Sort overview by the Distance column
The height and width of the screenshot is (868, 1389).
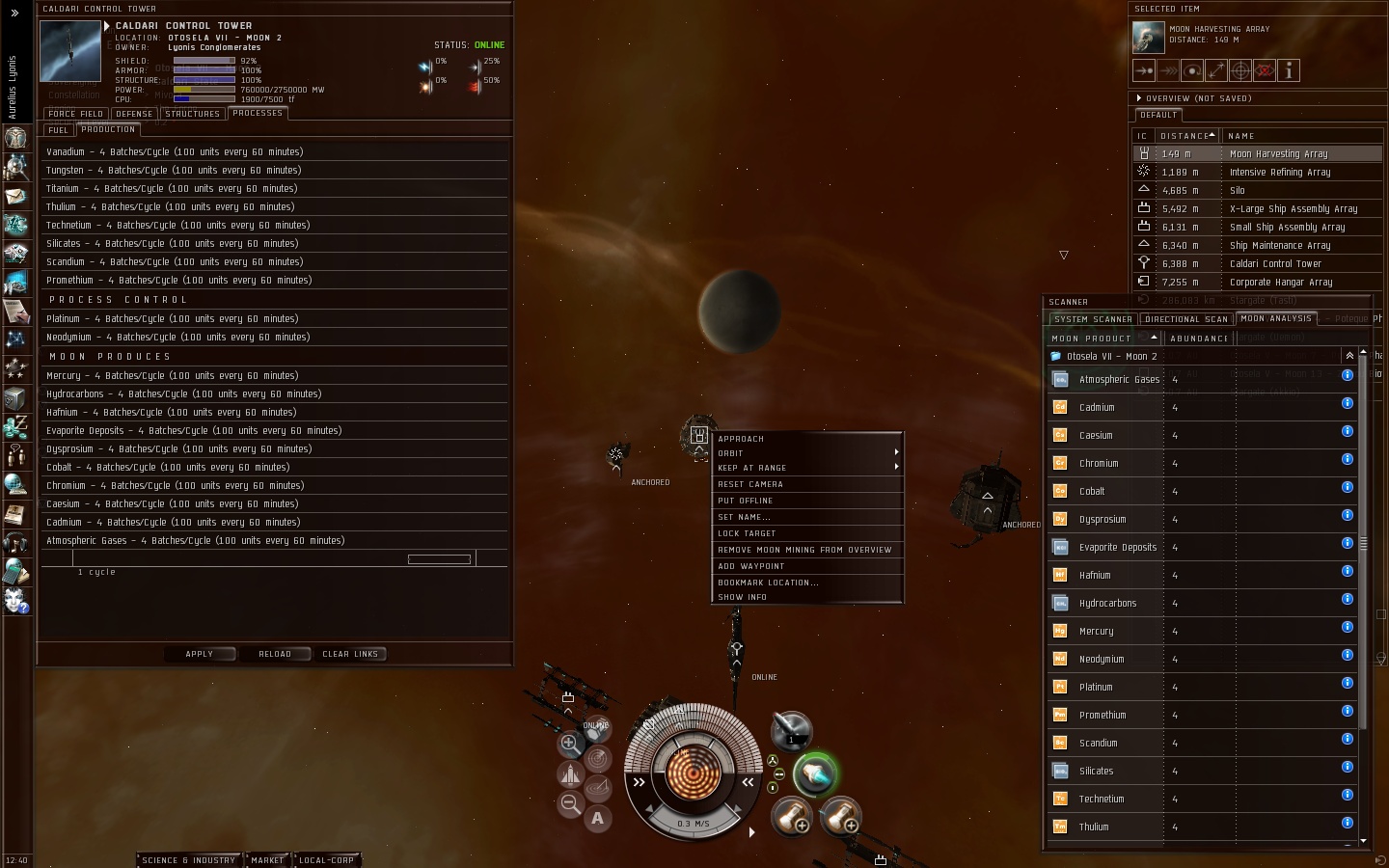(x=1185, y=136)
